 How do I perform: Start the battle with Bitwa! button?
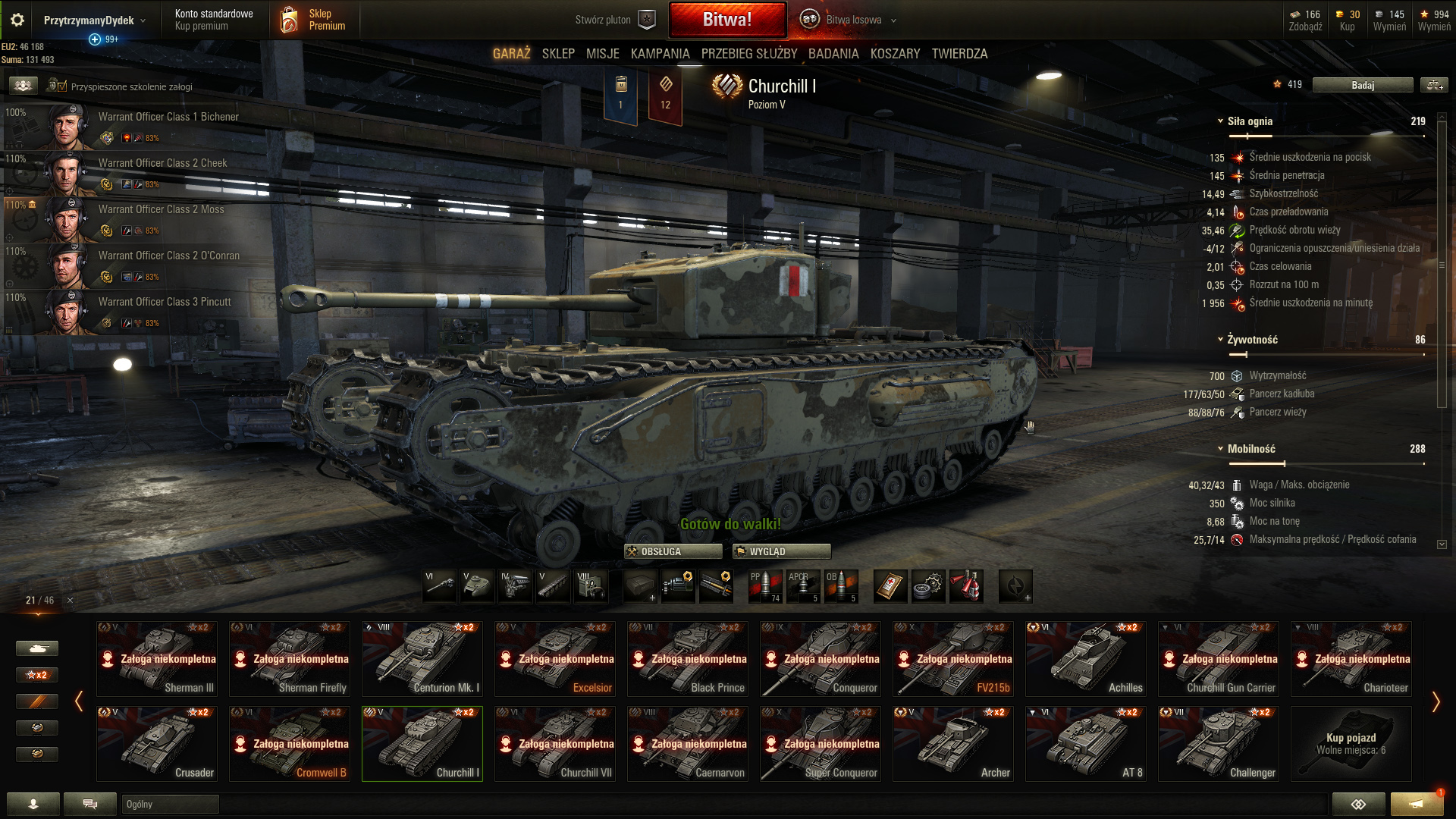[726, 20]
